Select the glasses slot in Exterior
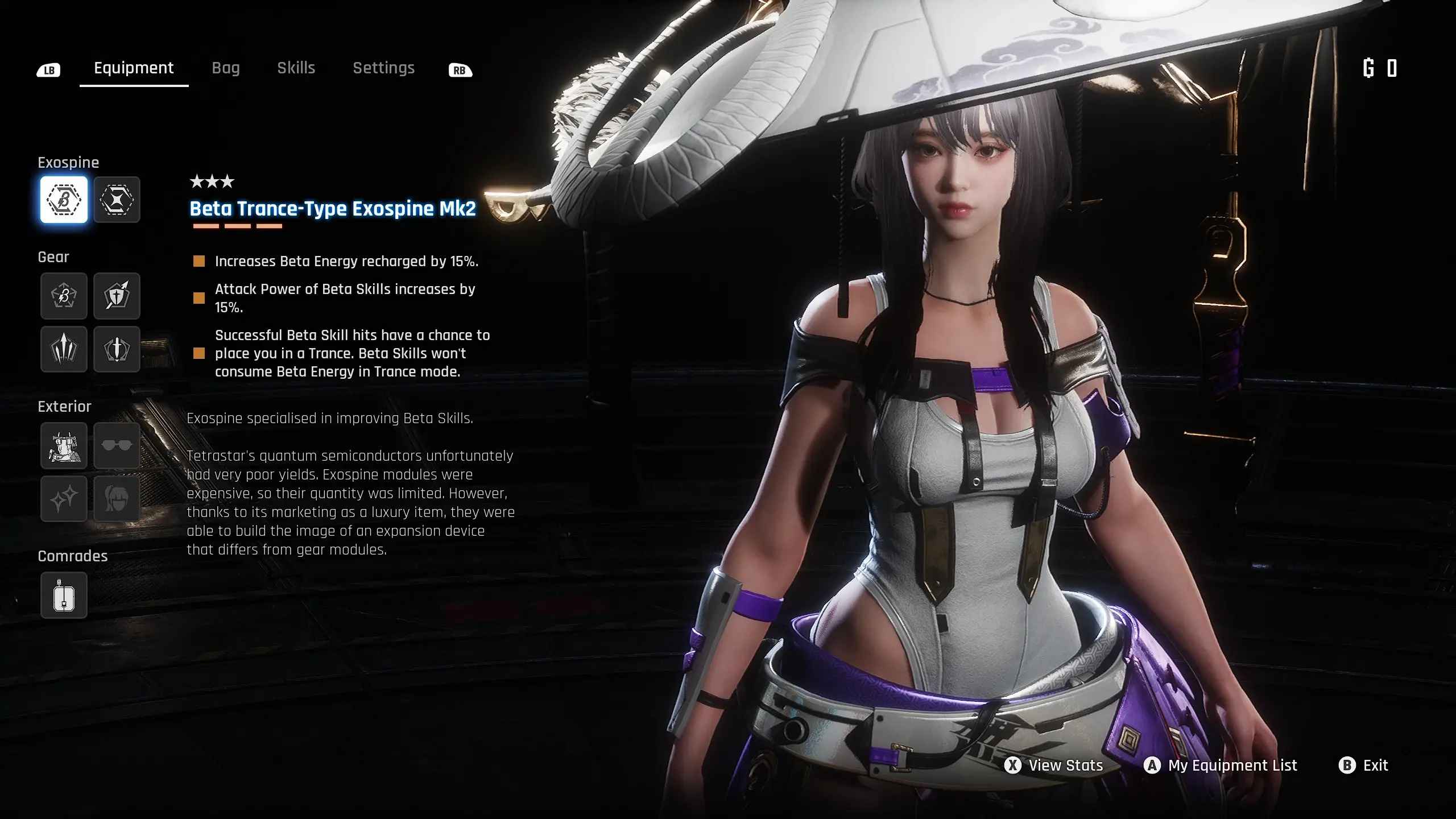1456x819 pixels. 117,445
